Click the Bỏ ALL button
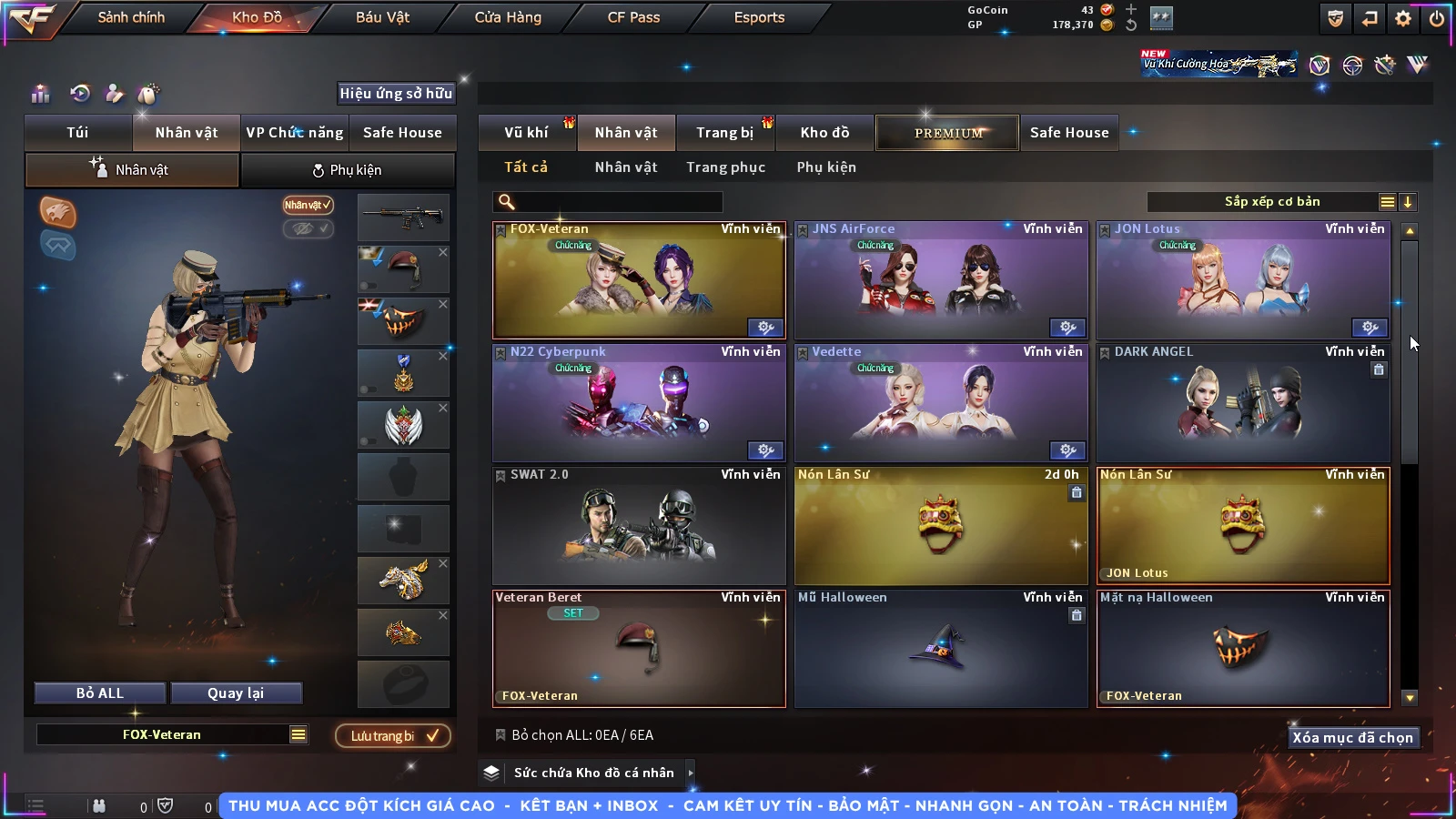 100,693
